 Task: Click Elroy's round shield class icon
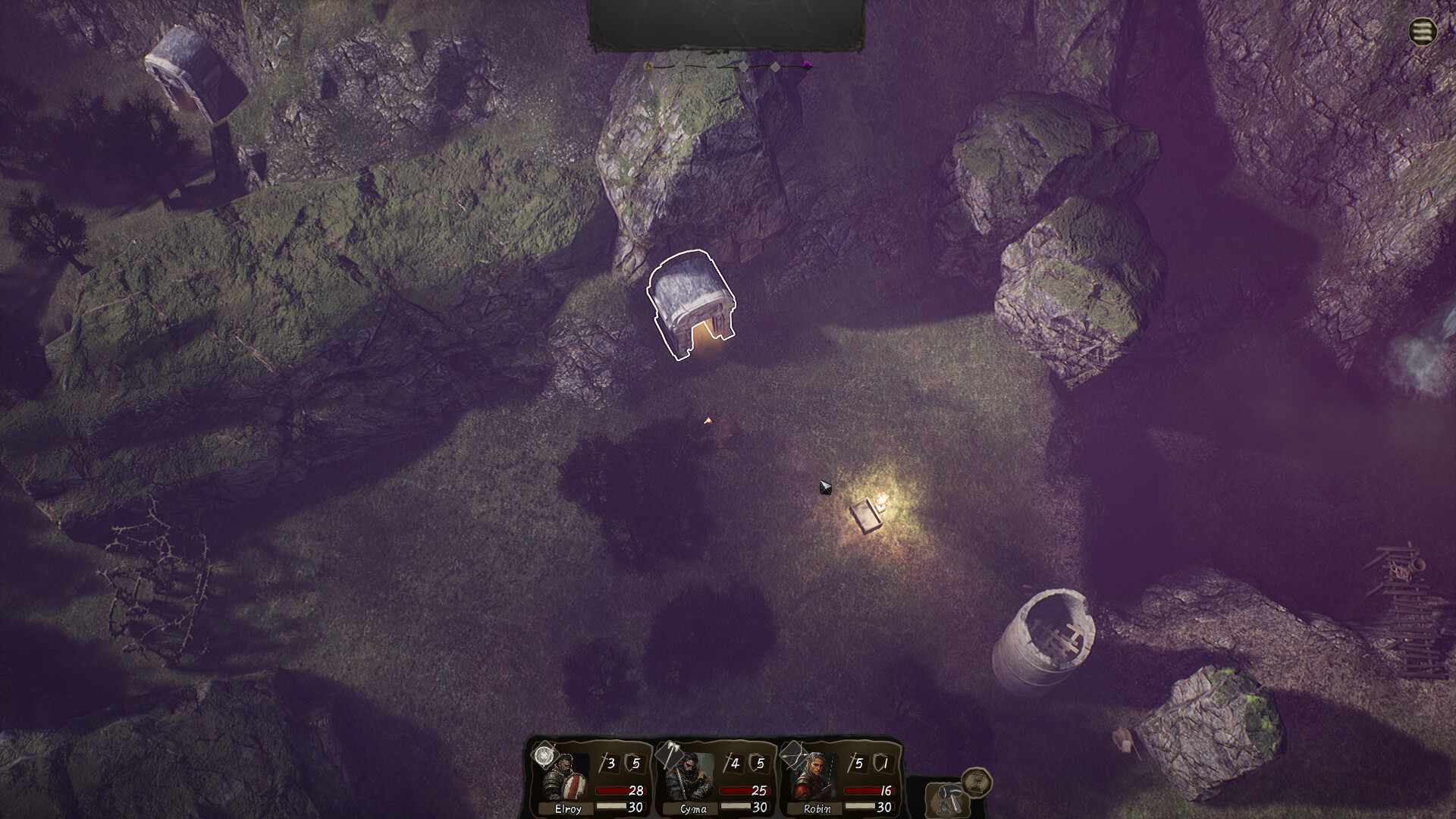pyautogui.click(x=544, y=755)
